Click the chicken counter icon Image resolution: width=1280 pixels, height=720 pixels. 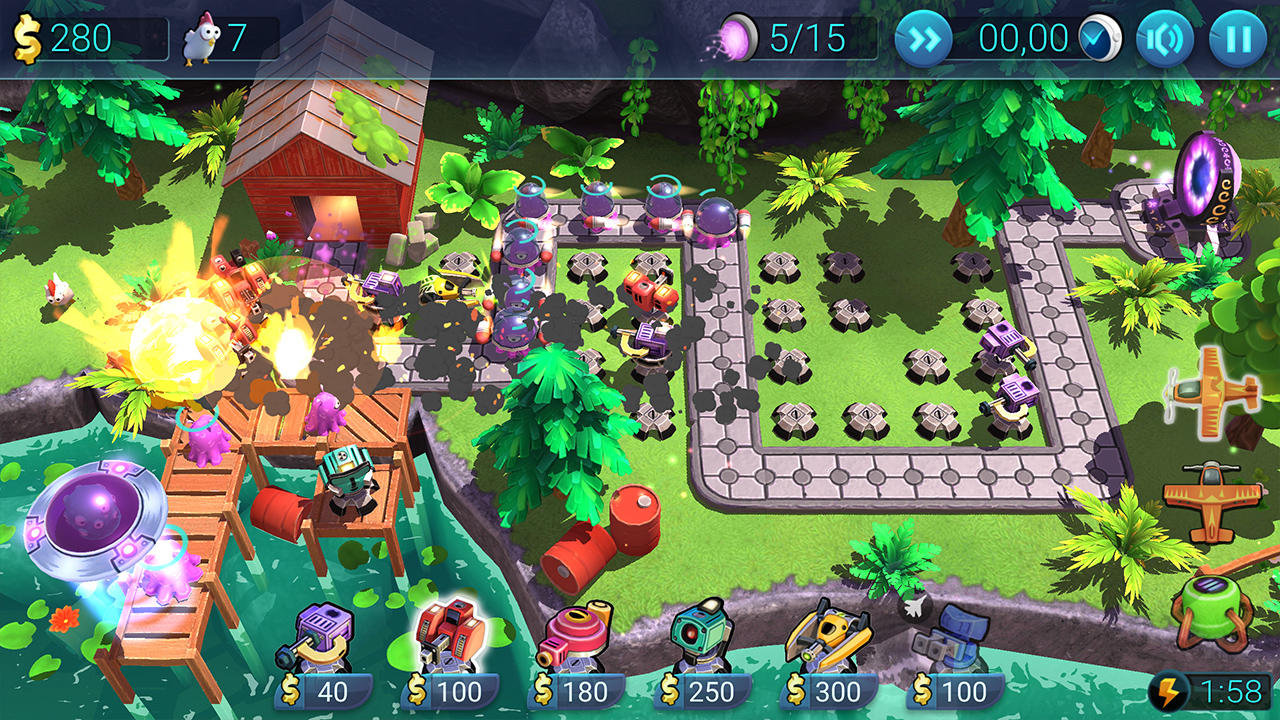point(205,37)
